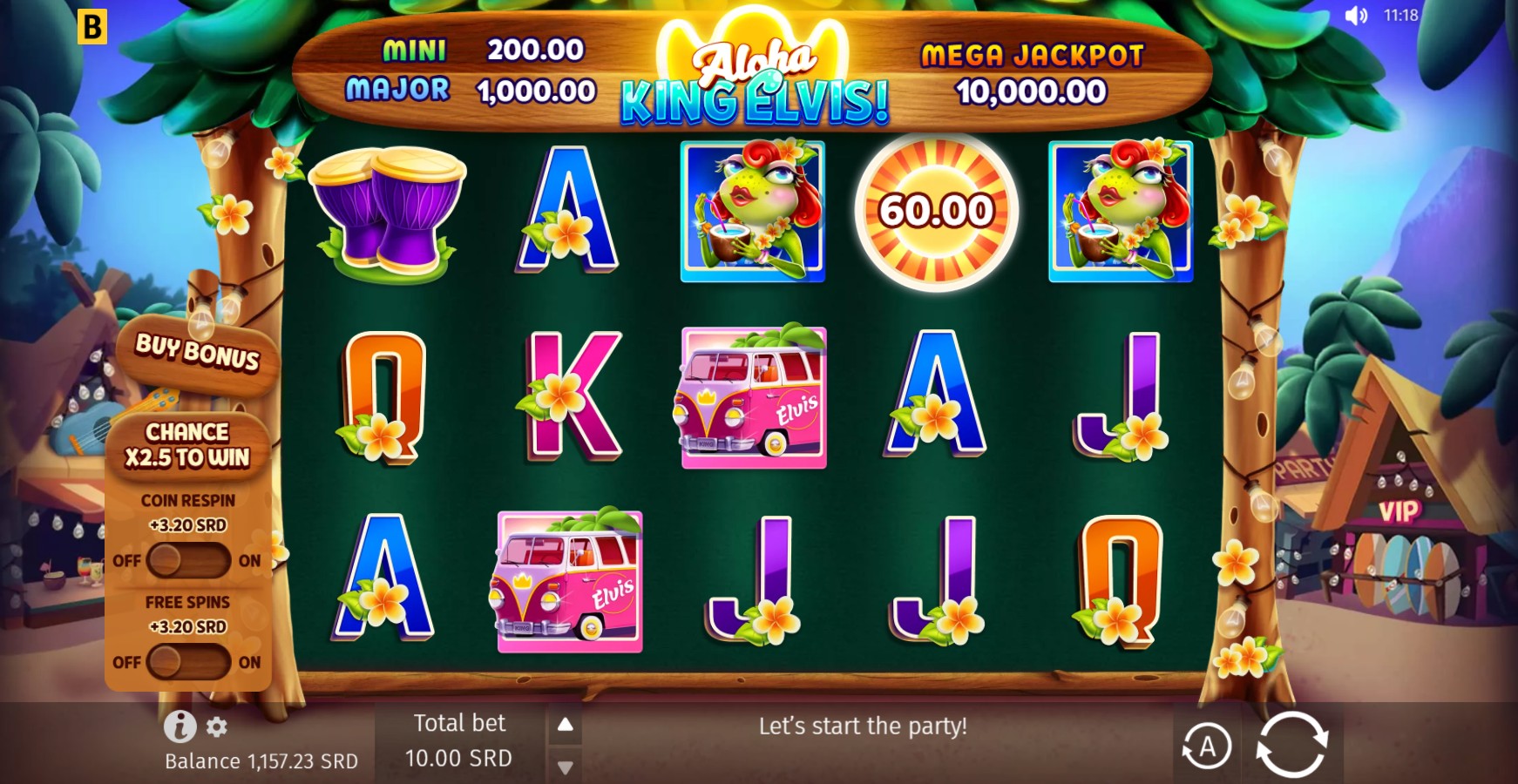The height and width of the screenshot is (784, 1518).
Task: Decrease the total bet amount
Action: coord(566,767)
